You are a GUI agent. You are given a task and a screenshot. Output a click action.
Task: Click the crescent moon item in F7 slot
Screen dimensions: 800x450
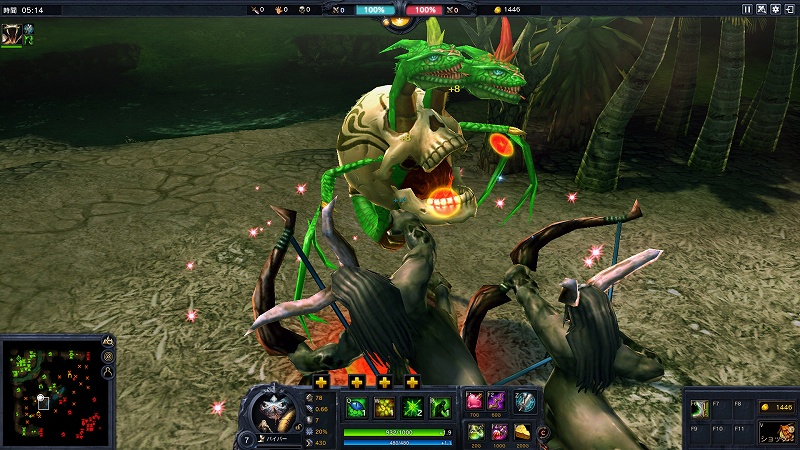click(700, 408)
